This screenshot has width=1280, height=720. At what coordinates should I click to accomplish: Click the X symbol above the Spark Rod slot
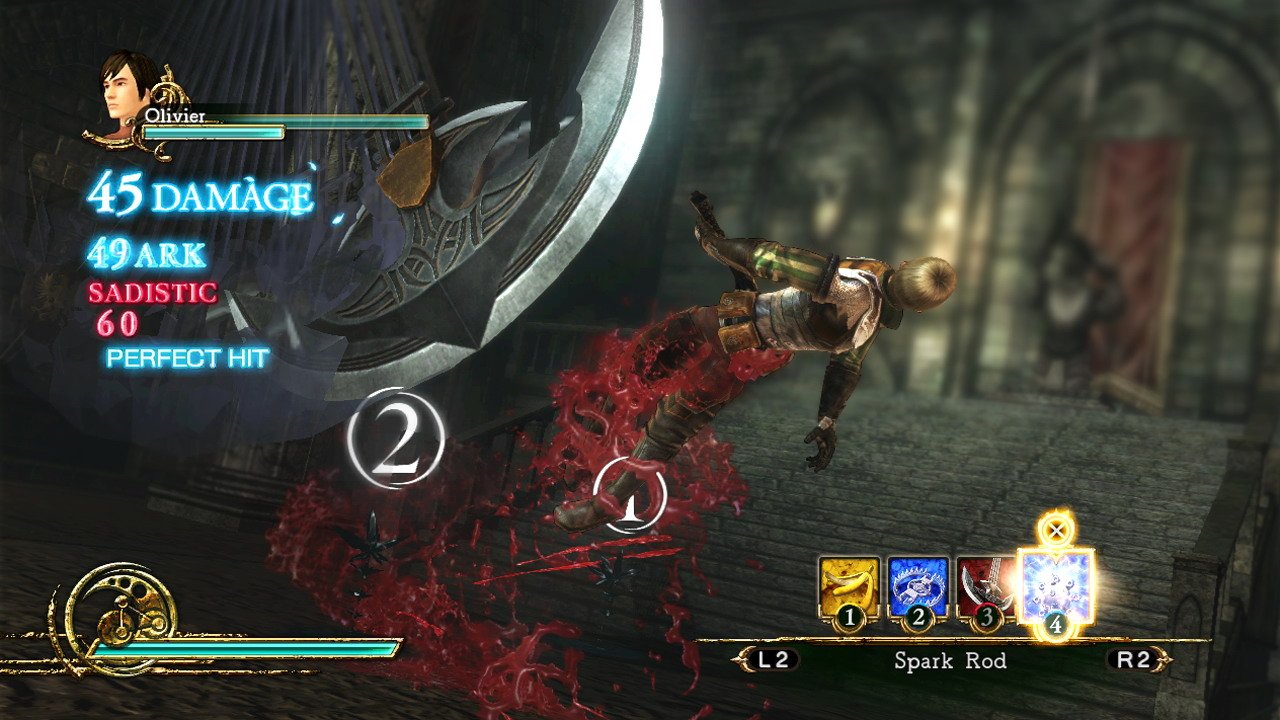click(x=1055, y=530)
